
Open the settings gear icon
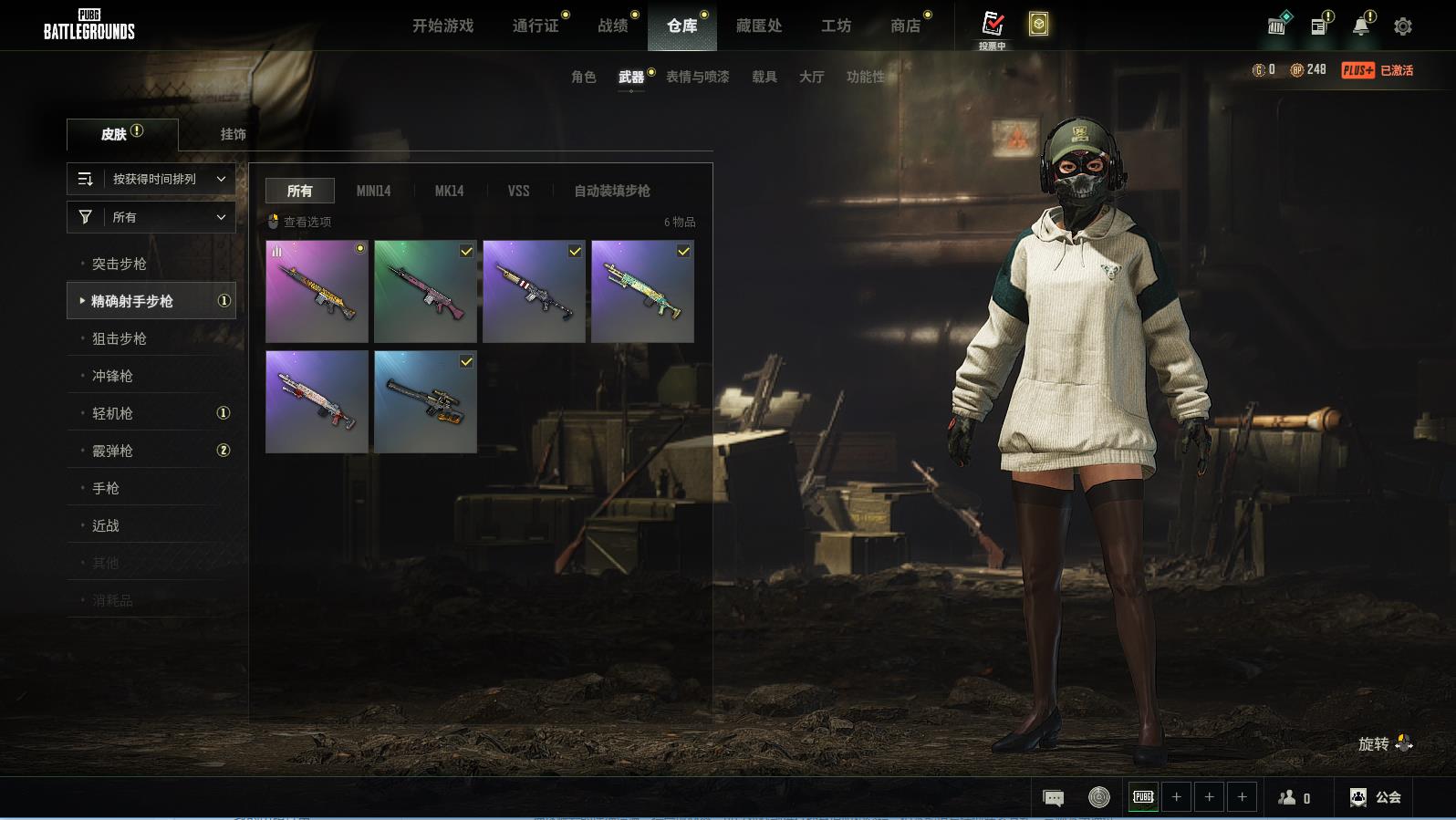1403,26
